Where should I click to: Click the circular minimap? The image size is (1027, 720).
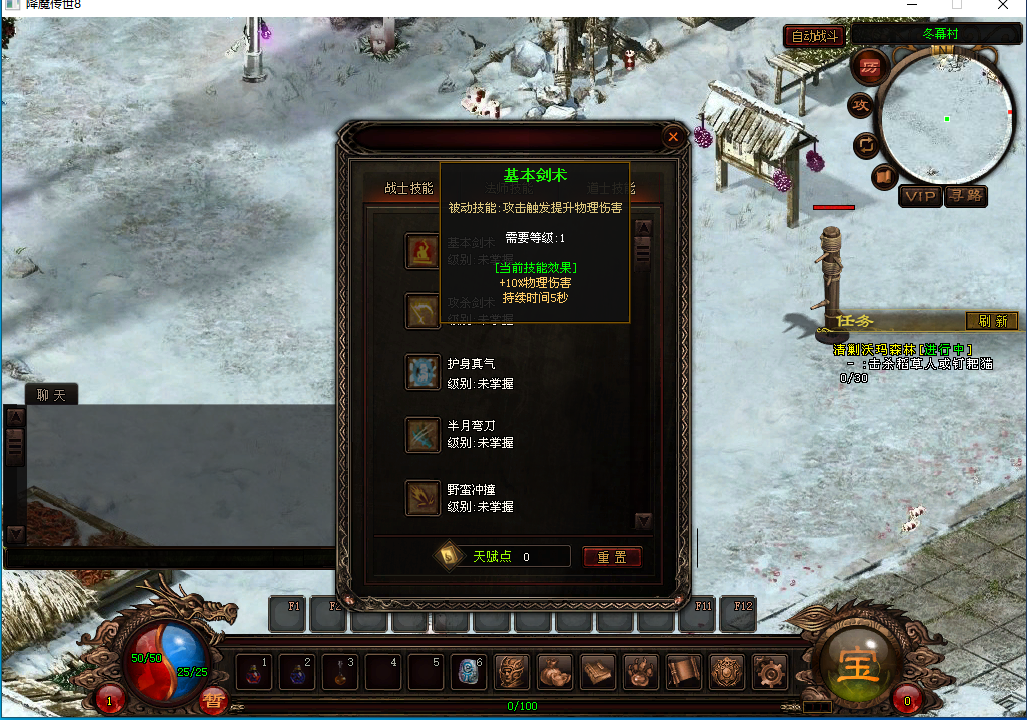point(944,118)
